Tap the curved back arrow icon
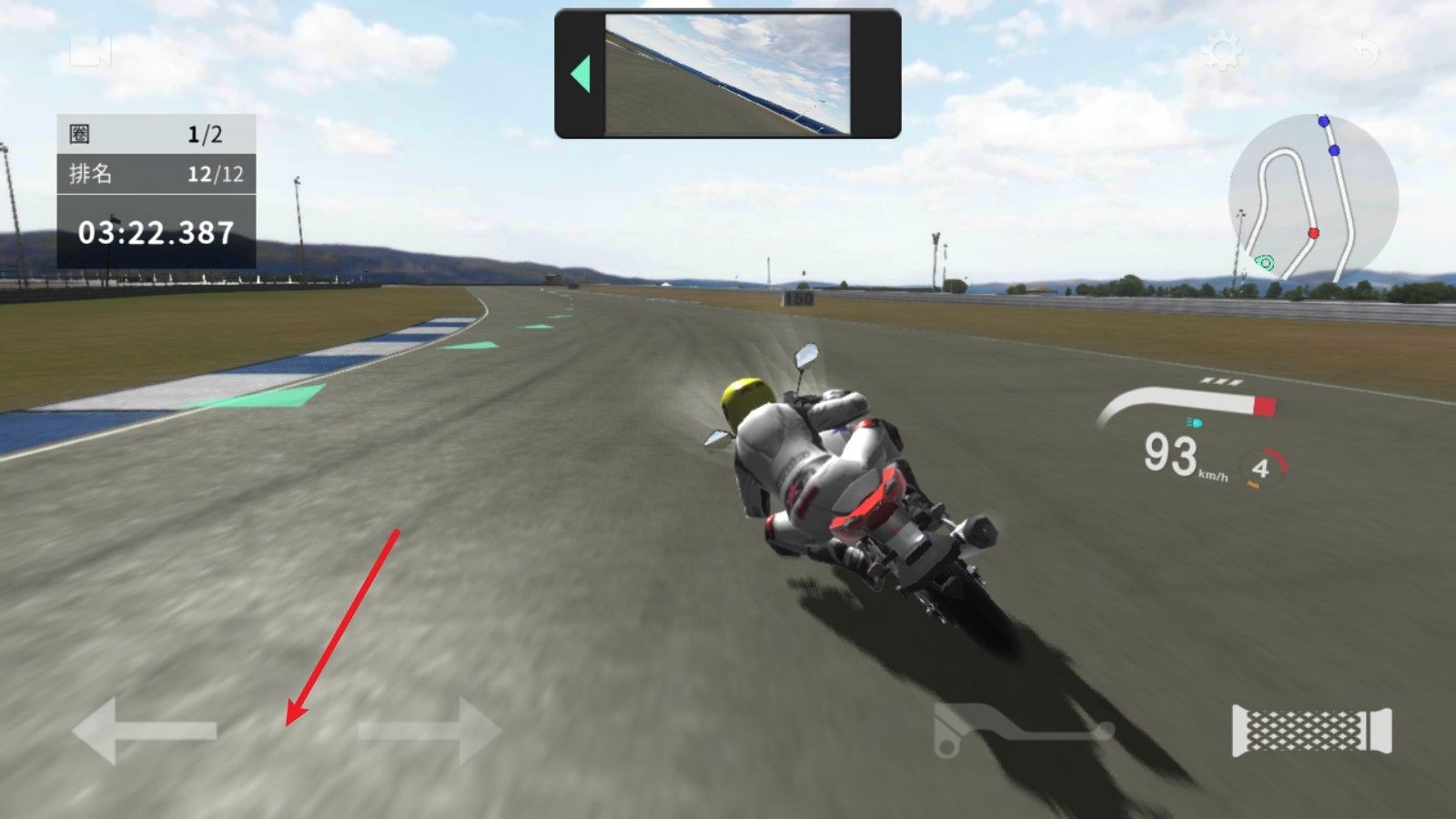Viewport: 1456px width, 819px height. click(x=1366, y=51)
